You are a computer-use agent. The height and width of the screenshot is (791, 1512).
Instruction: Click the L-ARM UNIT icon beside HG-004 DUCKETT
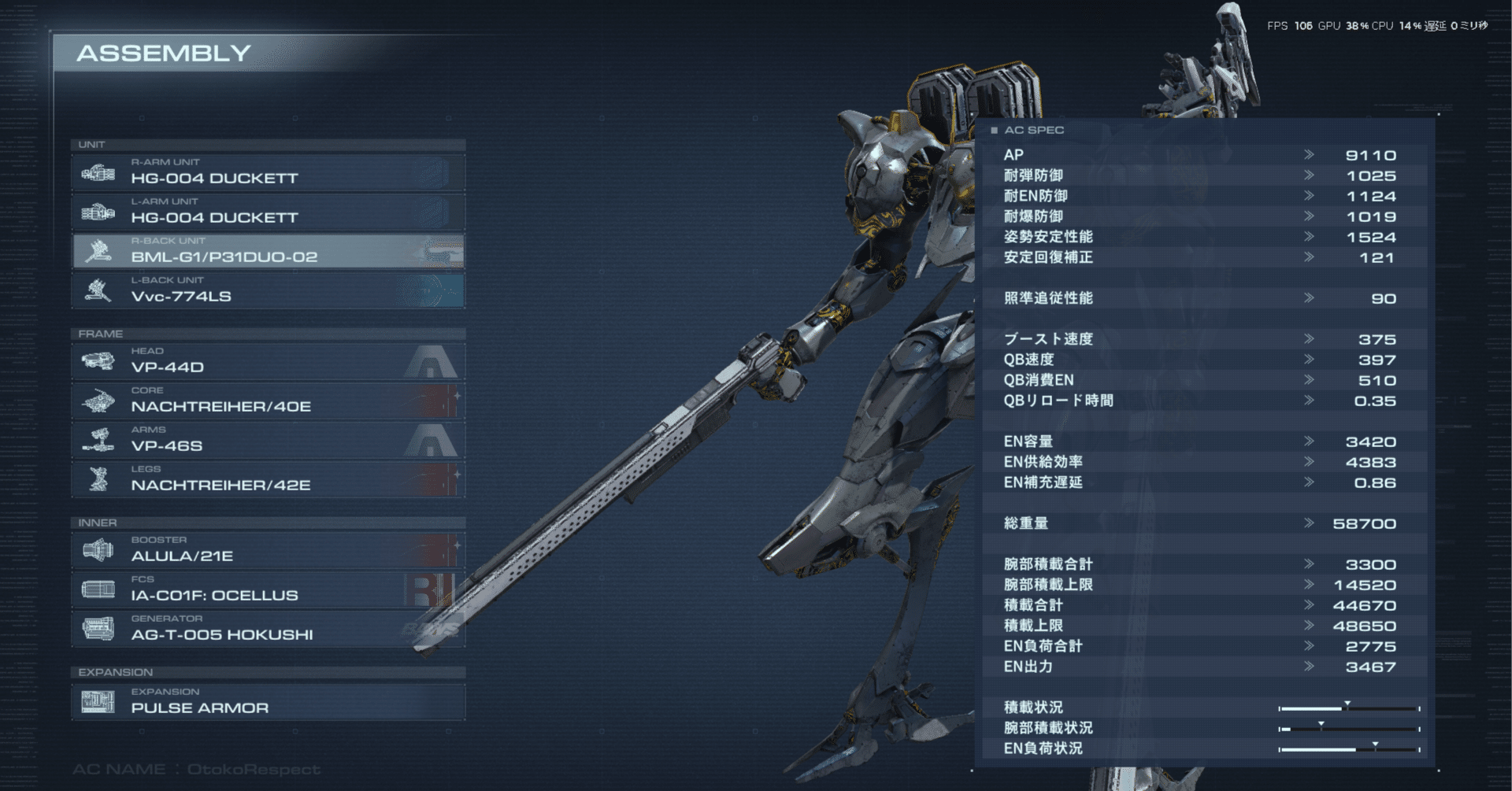[99, 213]
